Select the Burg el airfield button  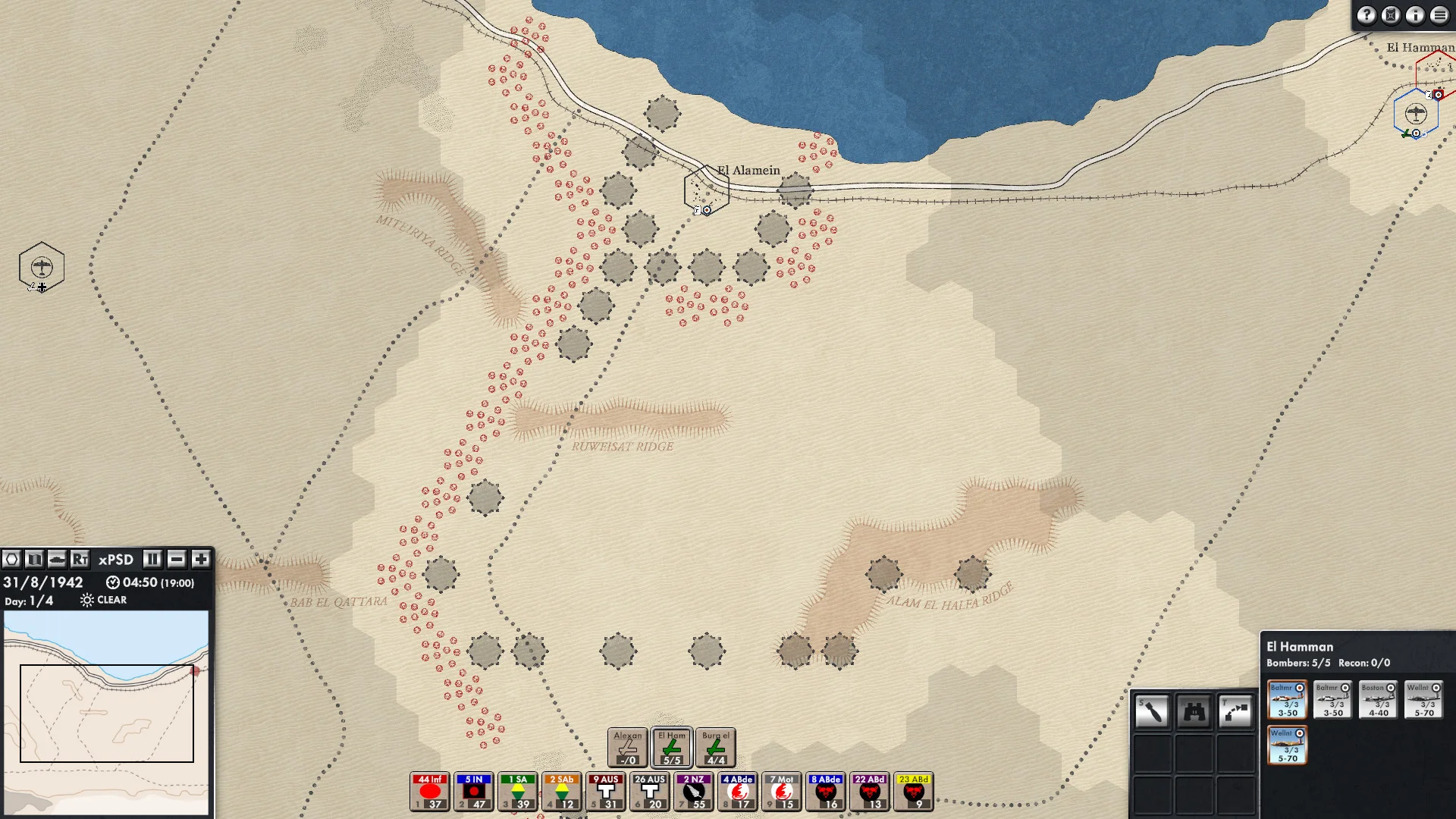tap(715, 747)
